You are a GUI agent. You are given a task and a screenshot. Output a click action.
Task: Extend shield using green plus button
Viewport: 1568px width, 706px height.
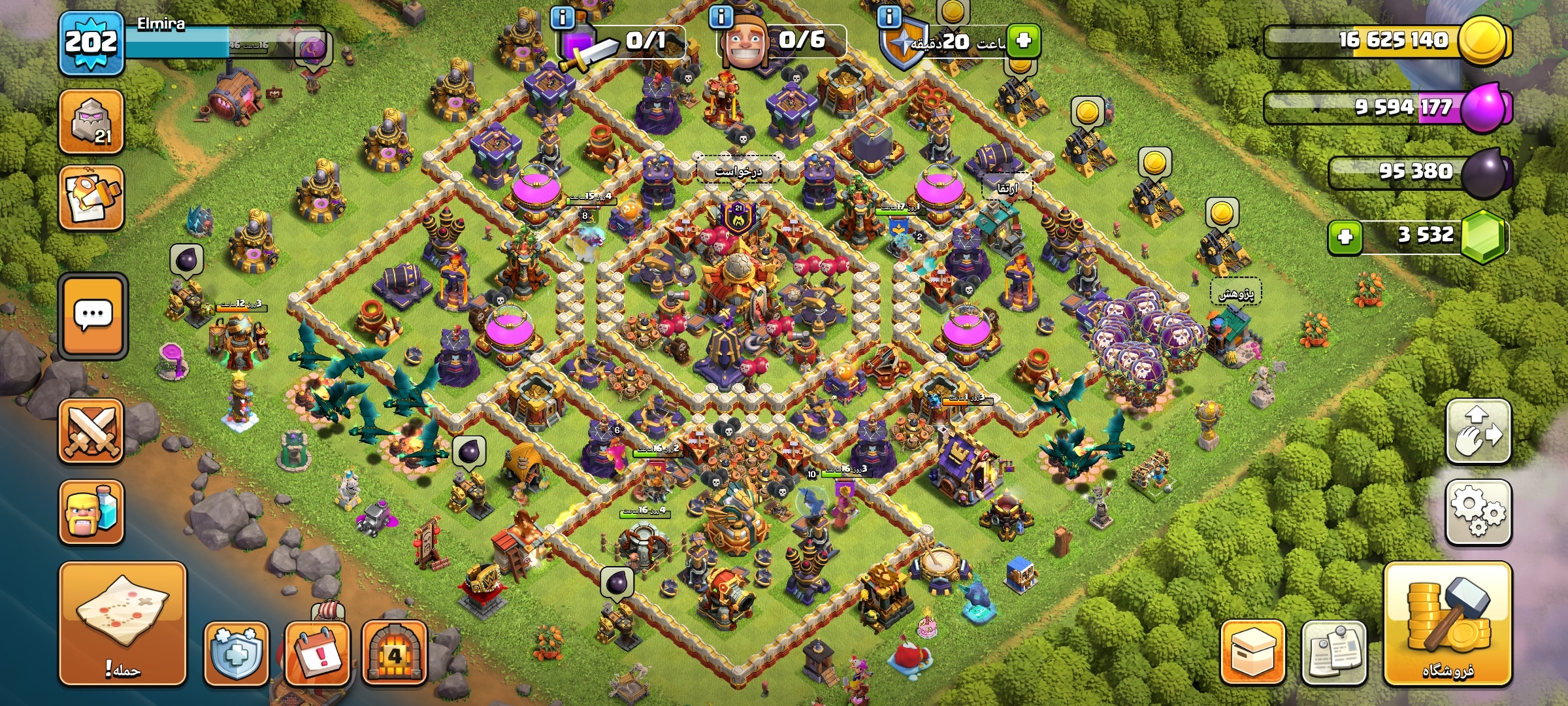click(x=1023, y=41)
